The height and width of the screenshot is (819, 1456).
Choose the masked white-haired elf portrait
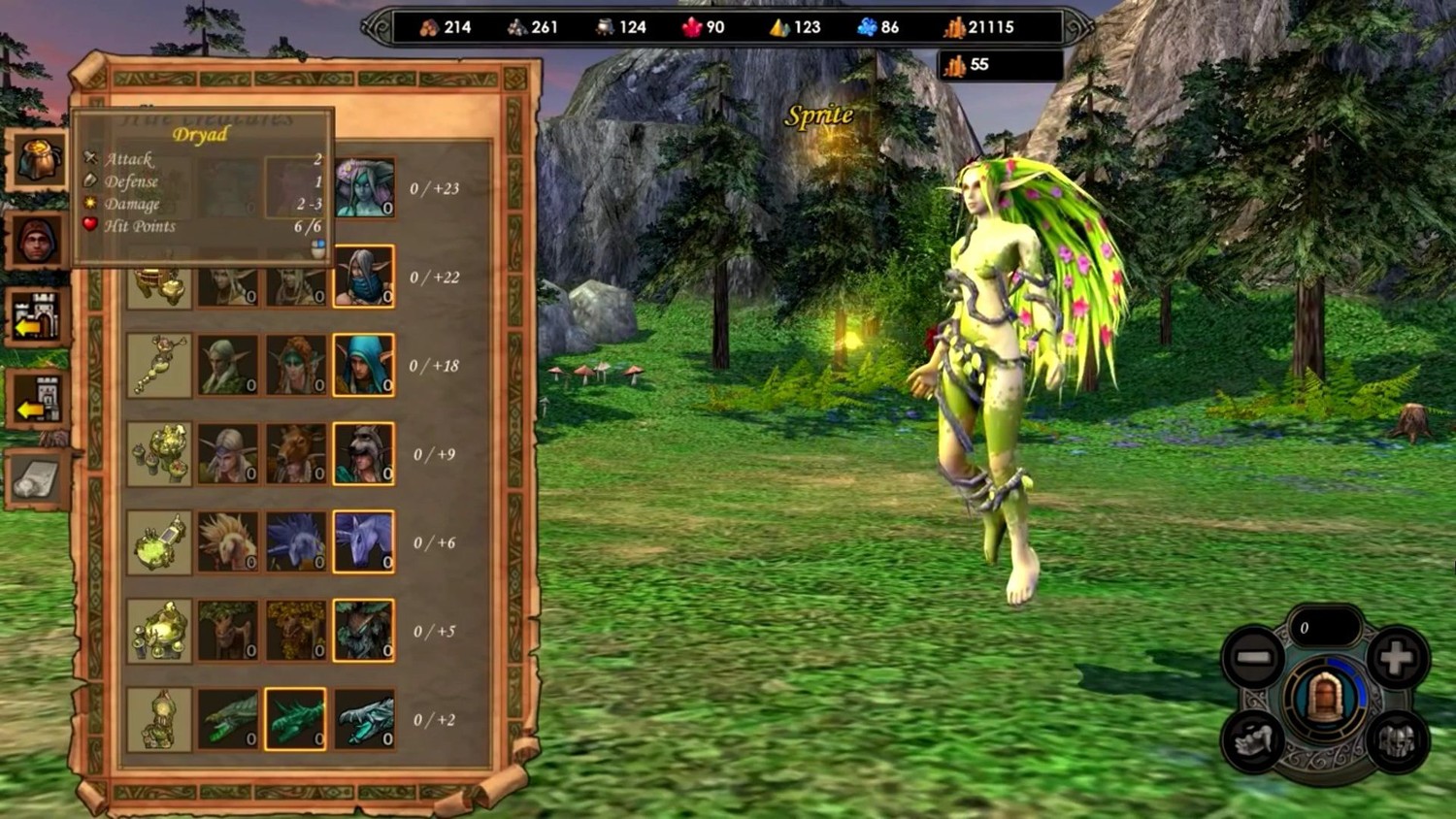[364, 277]
